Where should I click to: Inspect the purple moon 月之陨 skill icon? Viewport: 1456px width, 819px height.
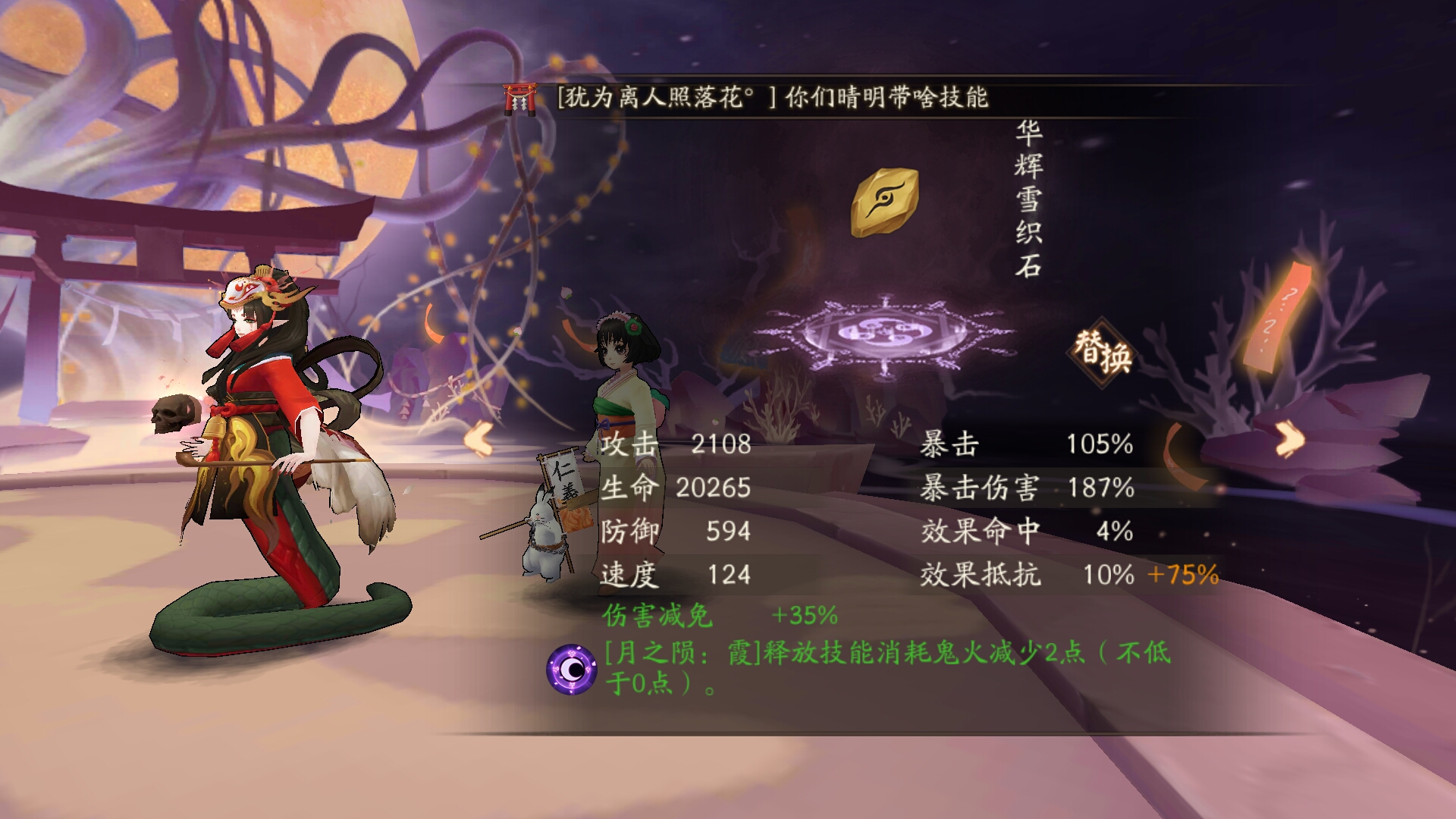[571, 669]
